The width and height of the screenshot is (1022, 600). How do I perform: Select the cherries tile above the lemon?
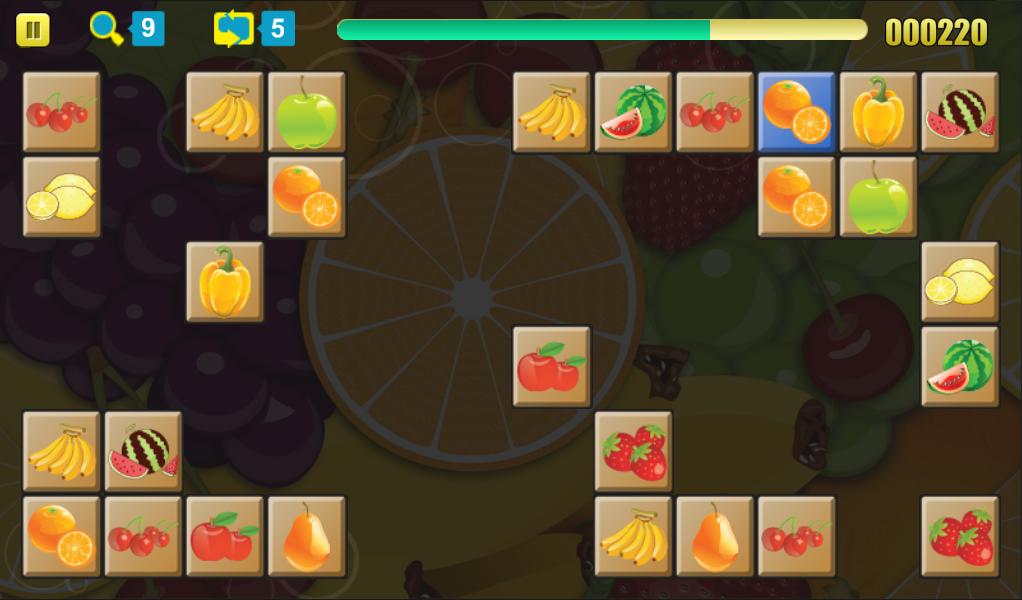click(61, 112)
